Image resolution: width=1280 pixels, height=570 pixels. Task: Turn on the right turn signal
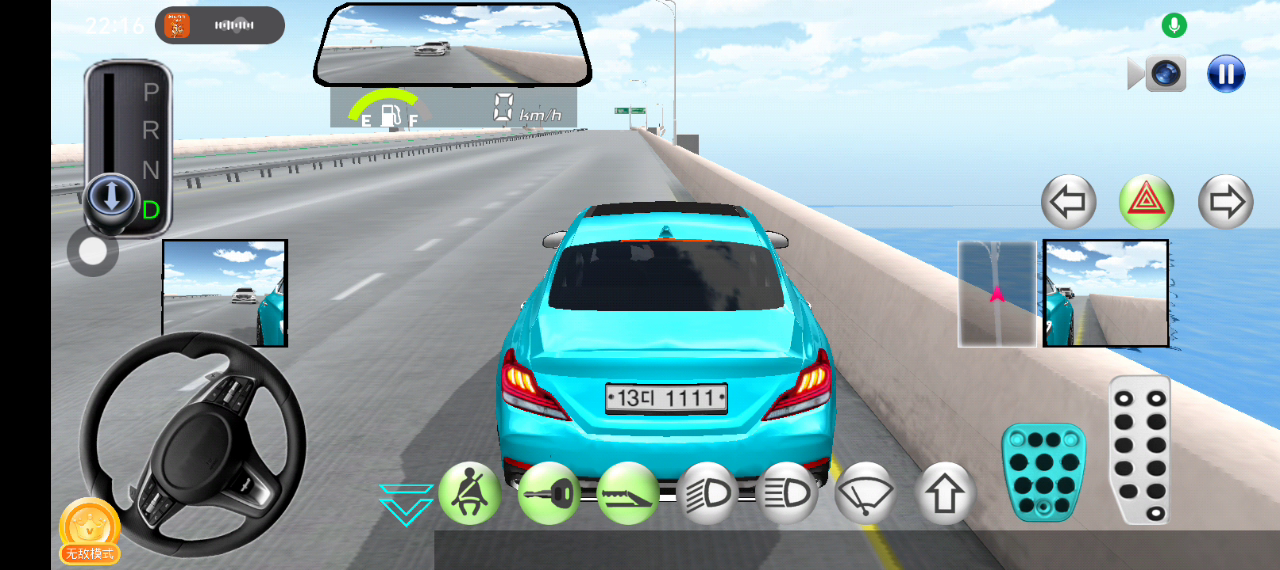pyautogui.click(x=1225, y=202)
